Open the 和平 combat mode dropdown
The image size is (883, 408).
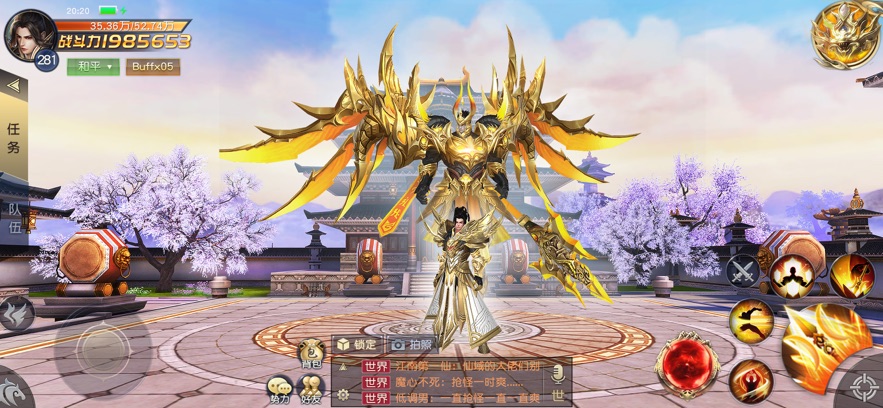tap(92, 67)
